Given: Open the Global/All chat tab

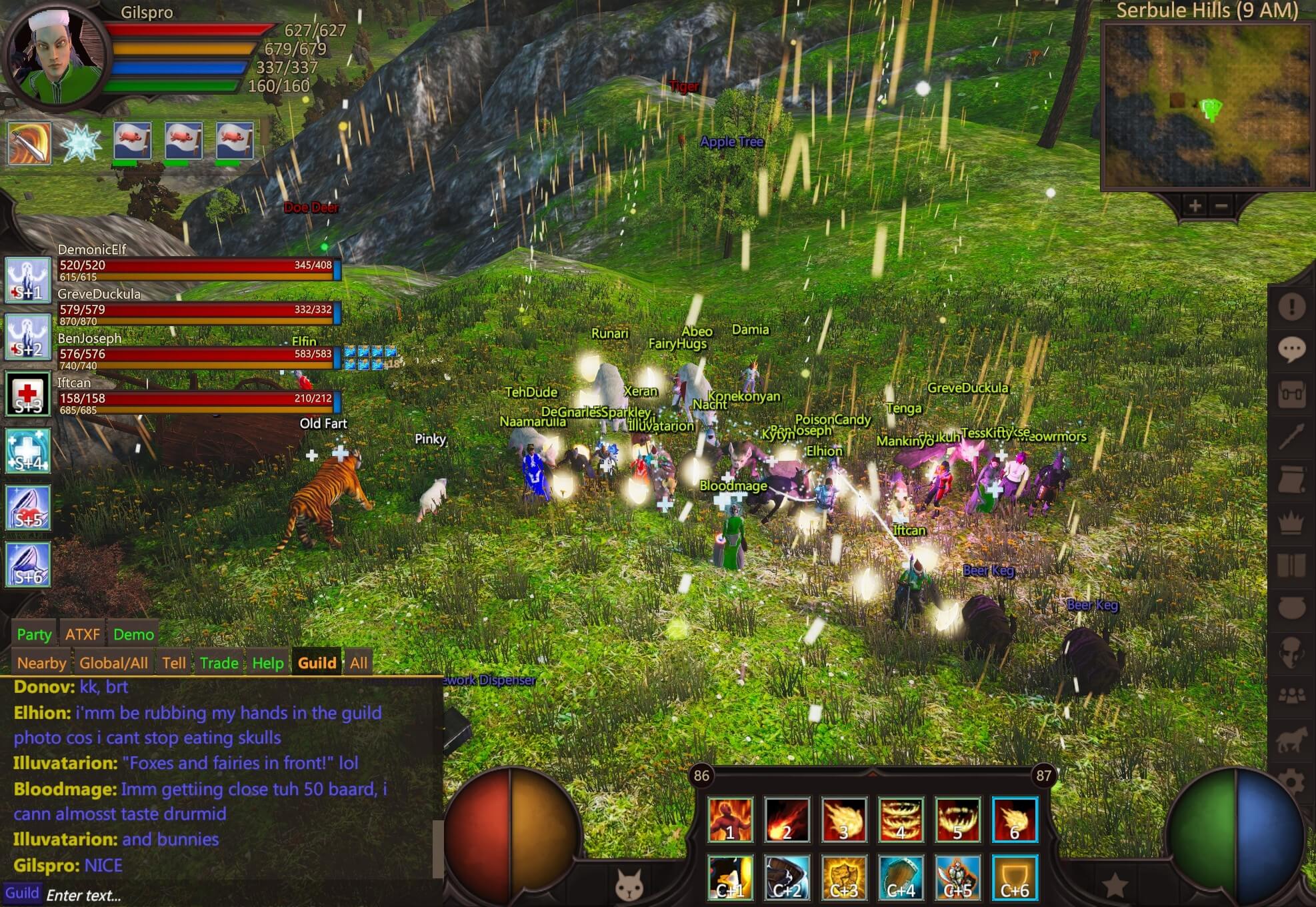Looking at the screenshot, I should 113,663.
